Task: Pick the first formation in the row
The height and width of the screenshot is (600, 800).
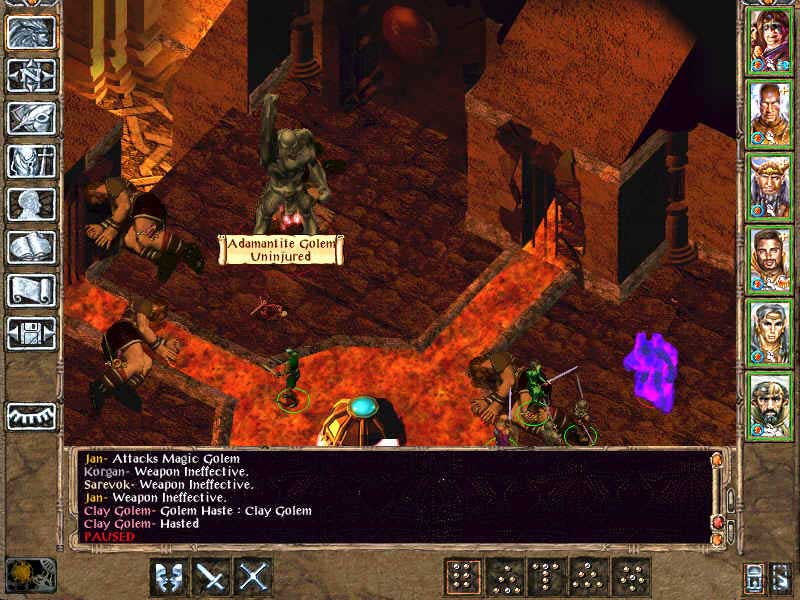Action: click(464, 577)
